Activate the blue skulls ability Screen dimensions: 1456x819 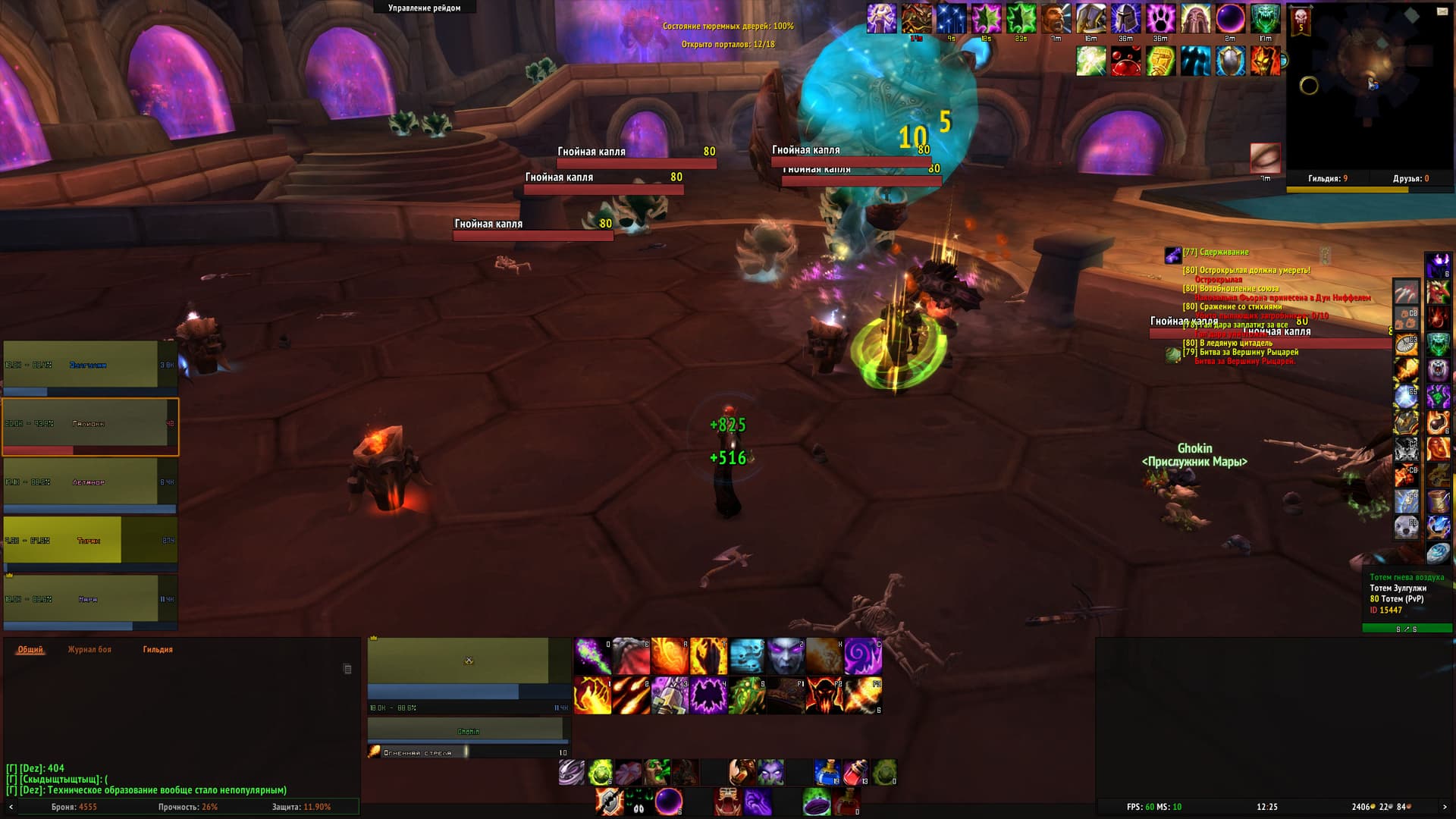tap(747, 657)
